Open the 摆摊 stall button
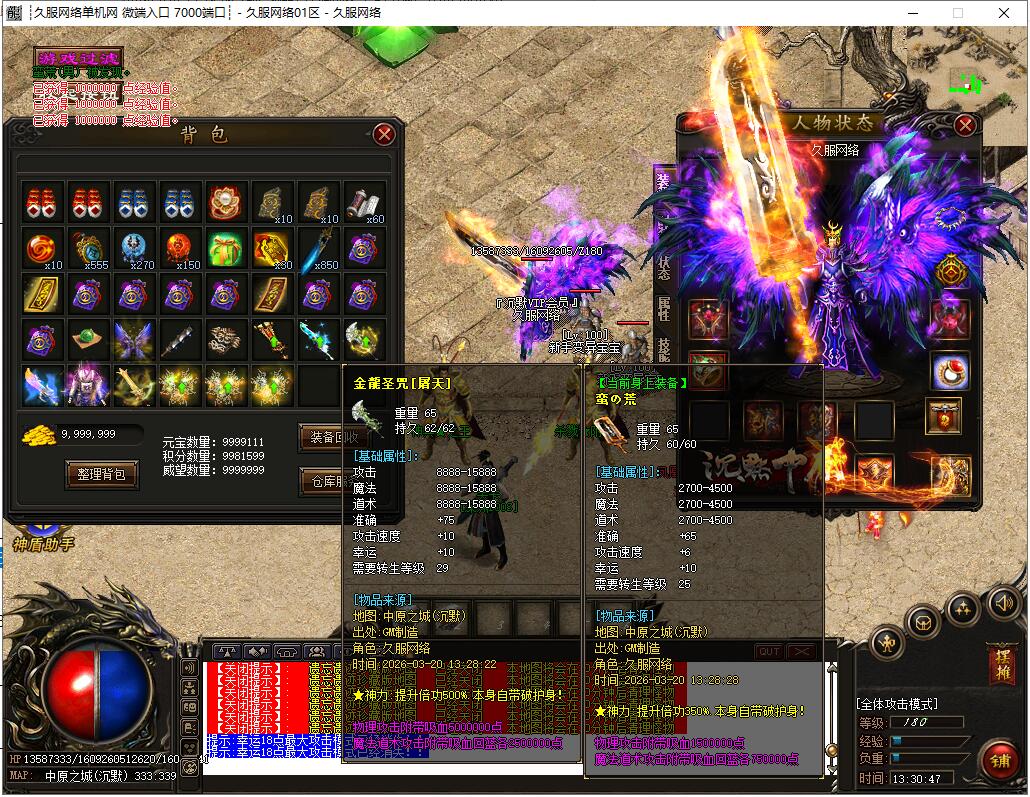This screenshot has height=797, width=1030. [1000, 663]
